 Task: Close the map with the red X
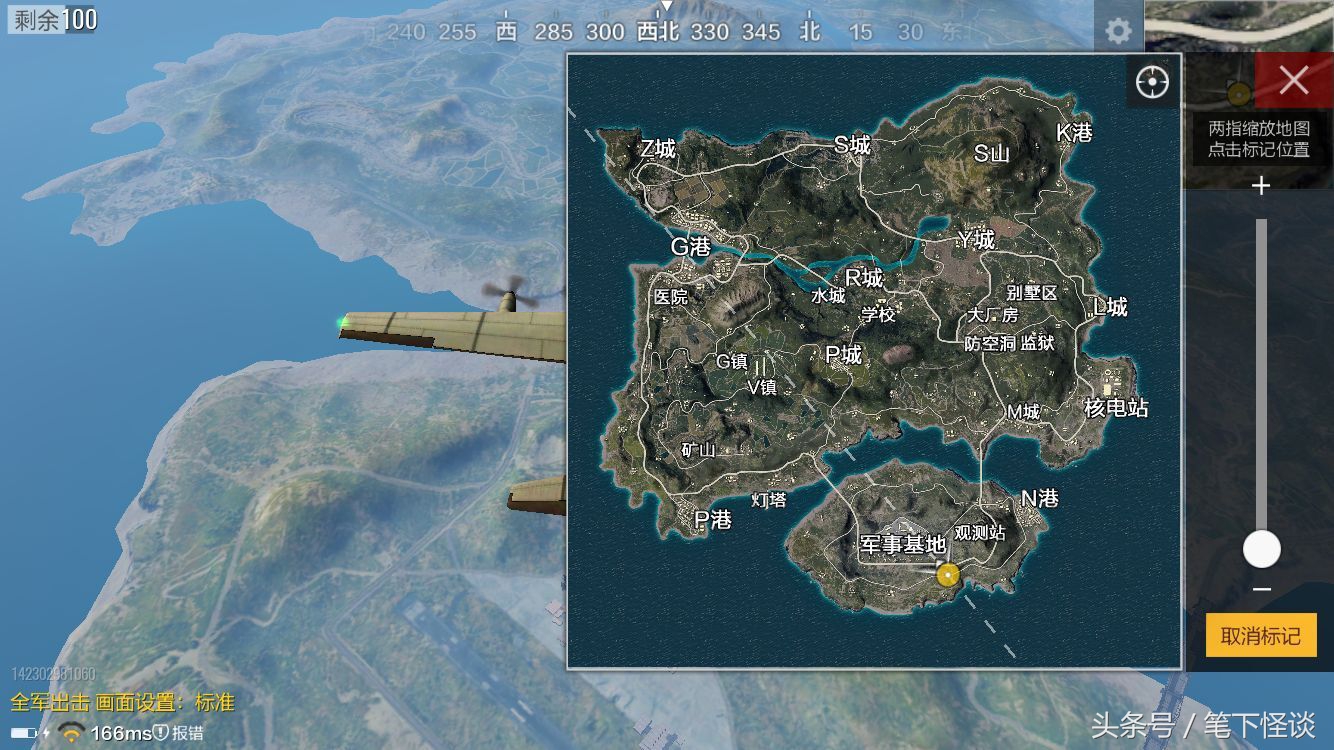tap(1293, 81)
